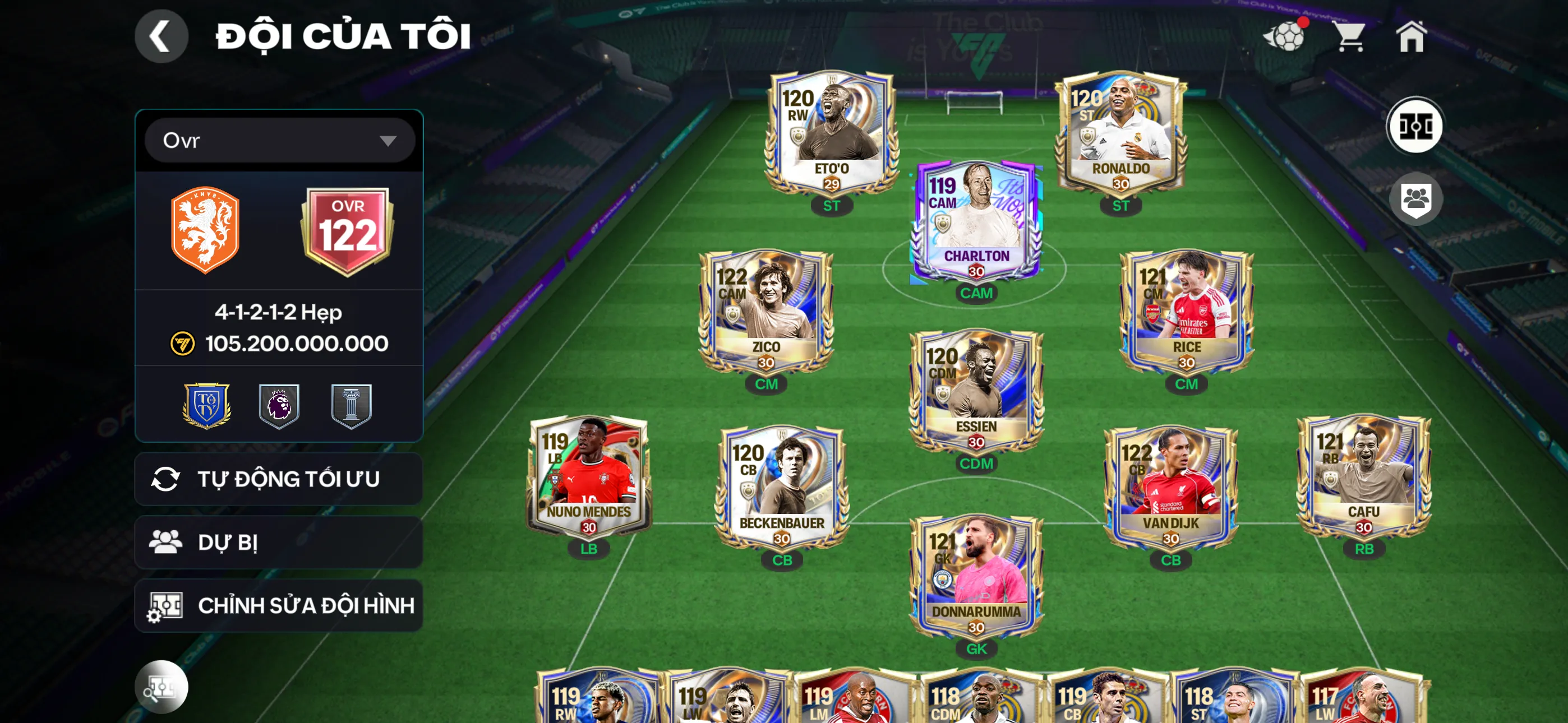Screen dimensions: 1568x723
Task: Choose the Zico midfielder card
Action: (765, 312)
